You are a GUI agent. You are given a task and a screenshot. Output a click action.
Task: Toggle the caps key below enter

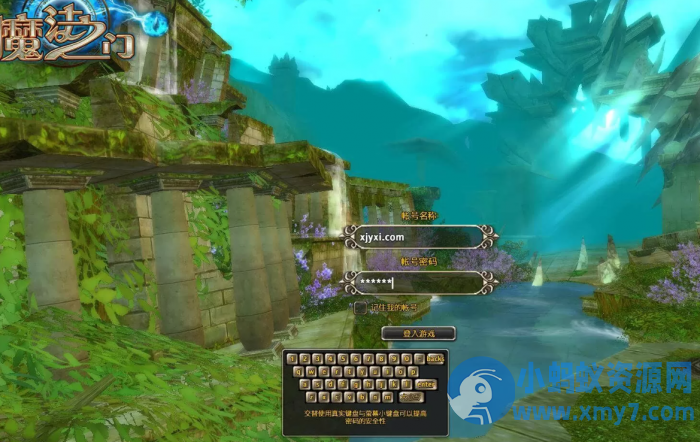(x=411, y=397)
